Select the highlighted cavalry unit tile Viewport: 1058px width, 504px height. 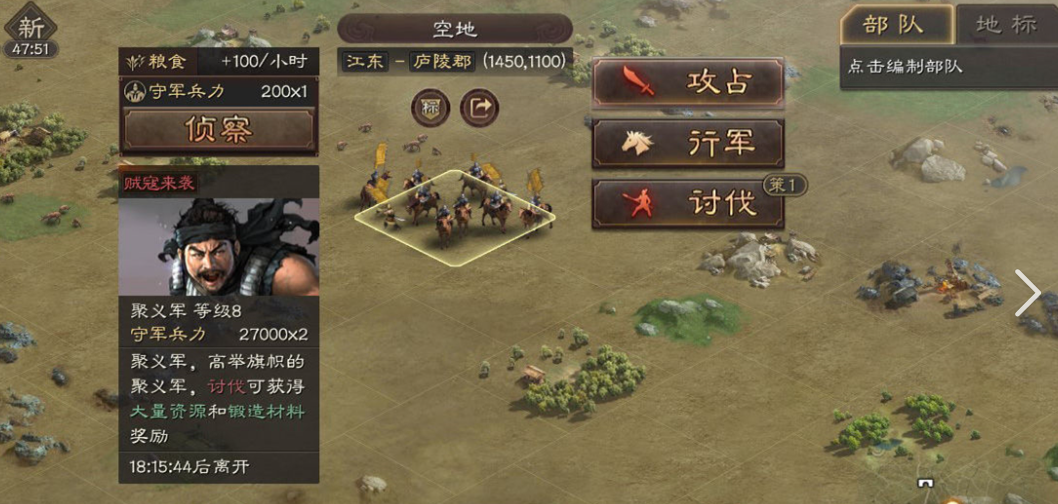coord(455,216)
